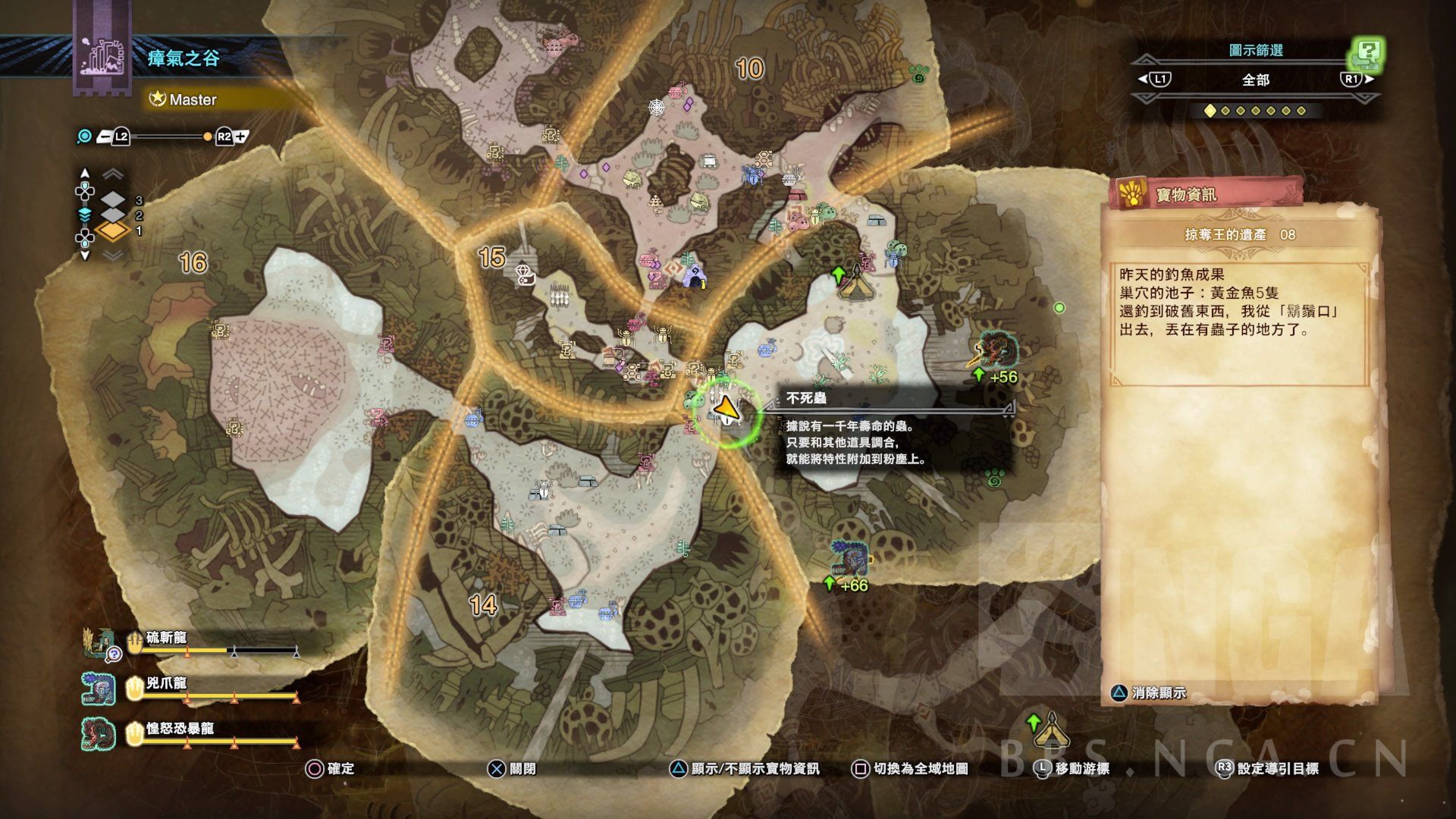Click the monster icon marked +56
The height and width of the screenshot is (819, 1456).
click(x=996, y=349)
